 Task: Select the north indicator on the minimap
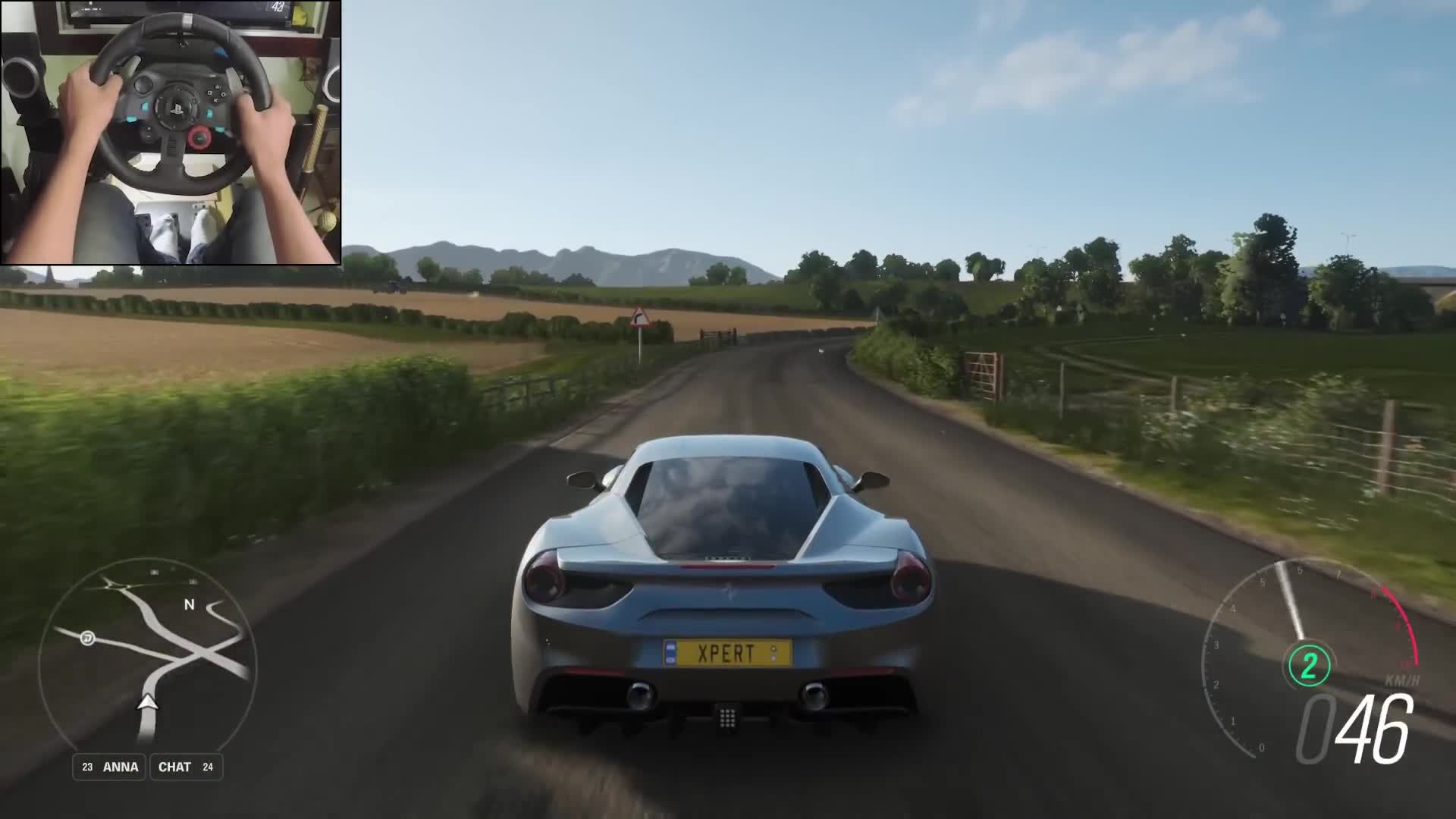188,605
